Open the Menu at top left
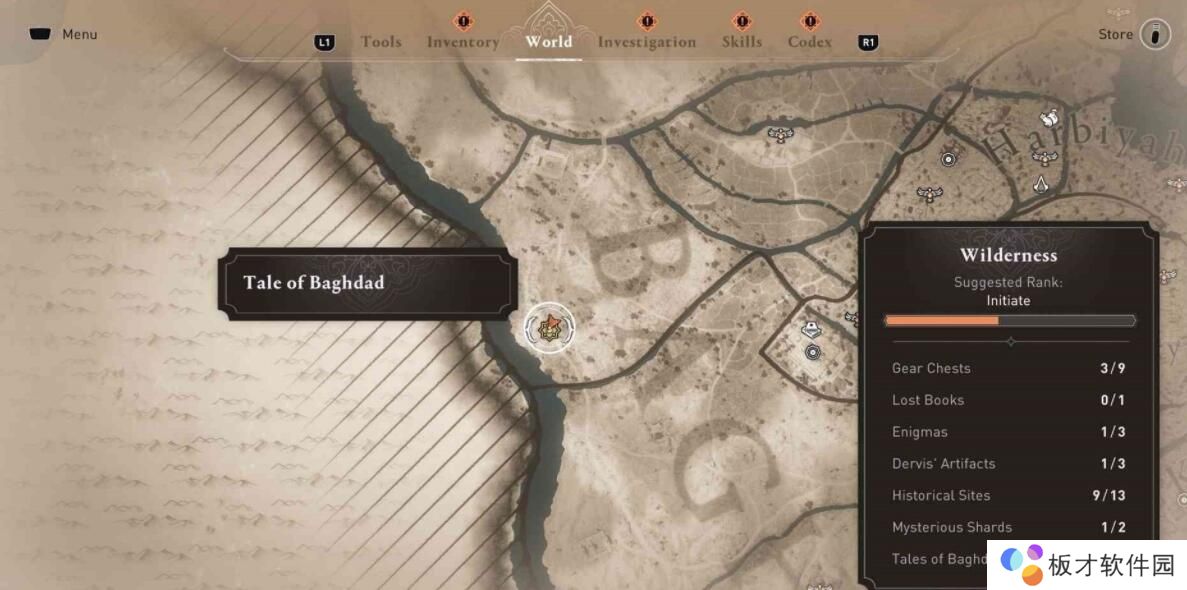1187x590 pixels. 64,34
